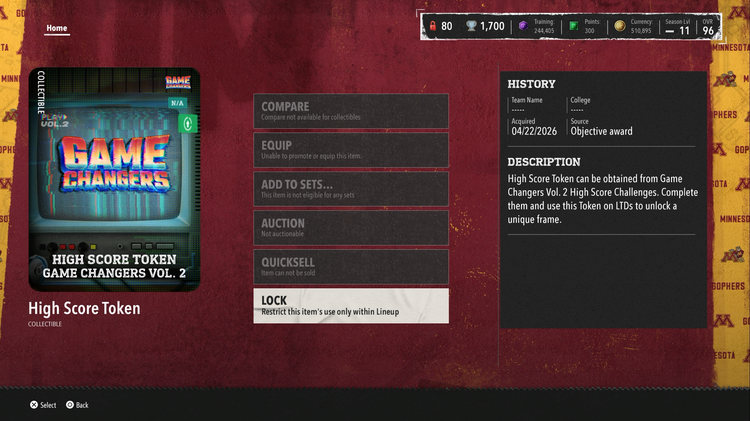Screen dimensions: 750x421
Task: Switch to the Home tab
Action: (x=57, y=28)
